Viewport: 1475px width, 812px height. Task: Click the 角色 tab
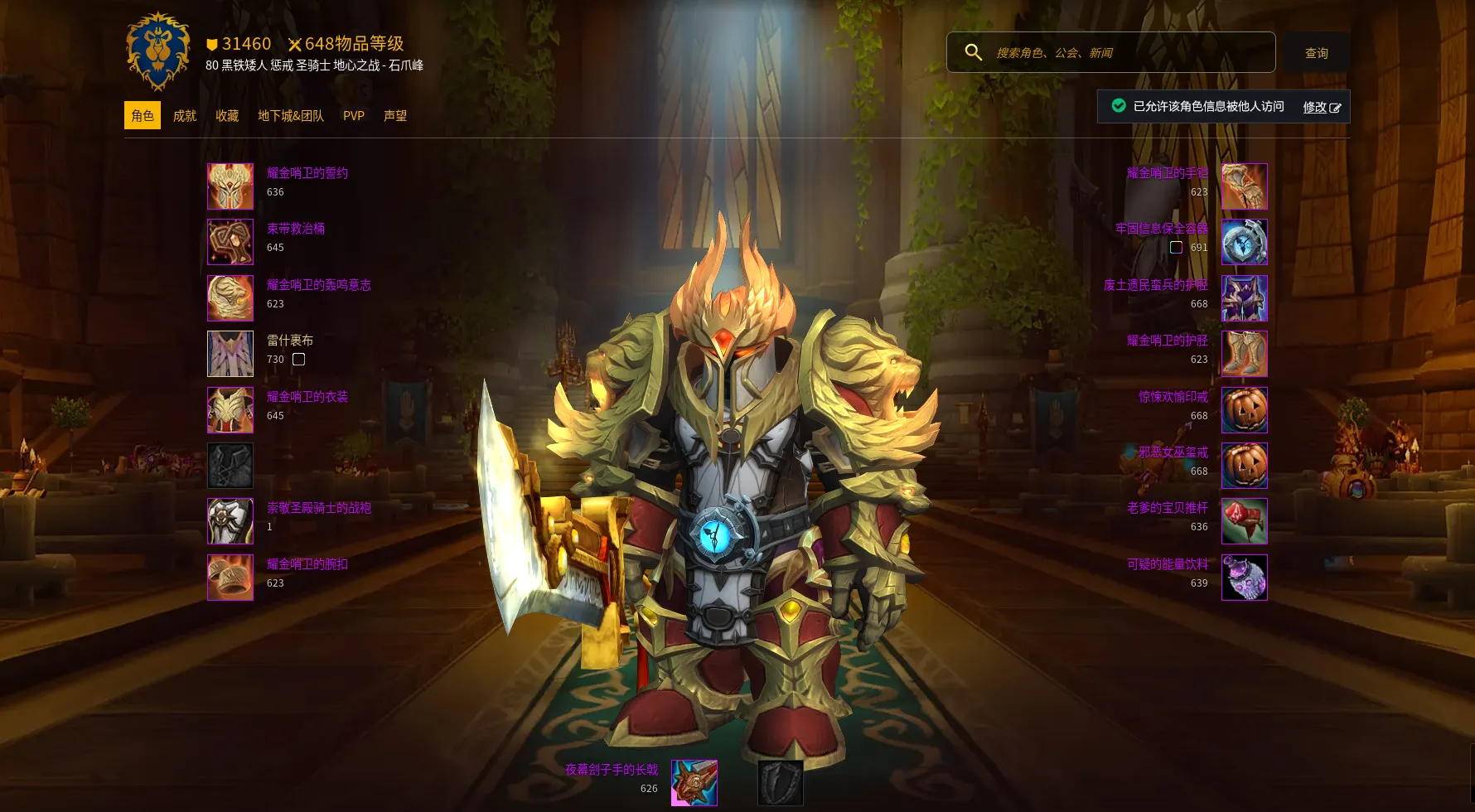pos(143,116)
